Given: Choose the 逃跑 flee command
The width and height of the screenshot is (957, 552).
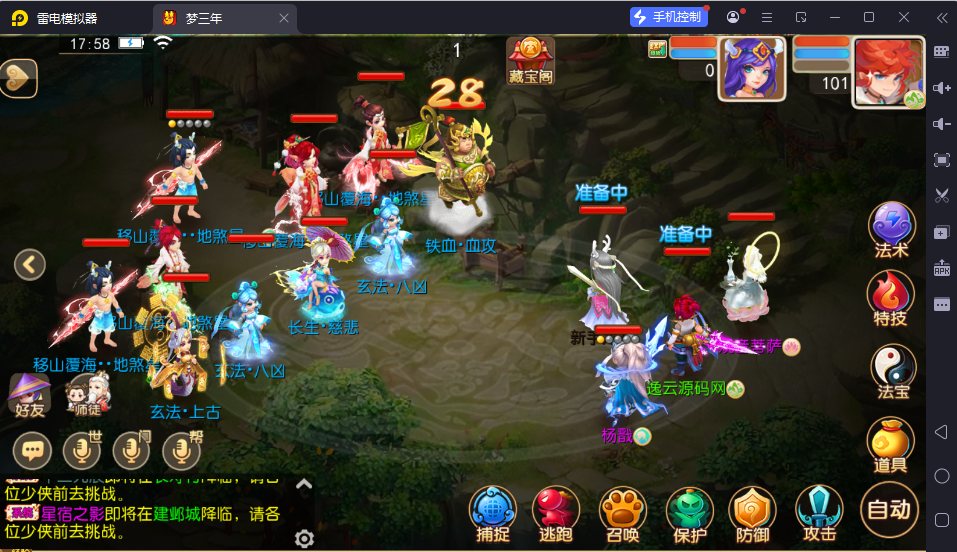Looking at the screenshot, I should tap(556, 511).
